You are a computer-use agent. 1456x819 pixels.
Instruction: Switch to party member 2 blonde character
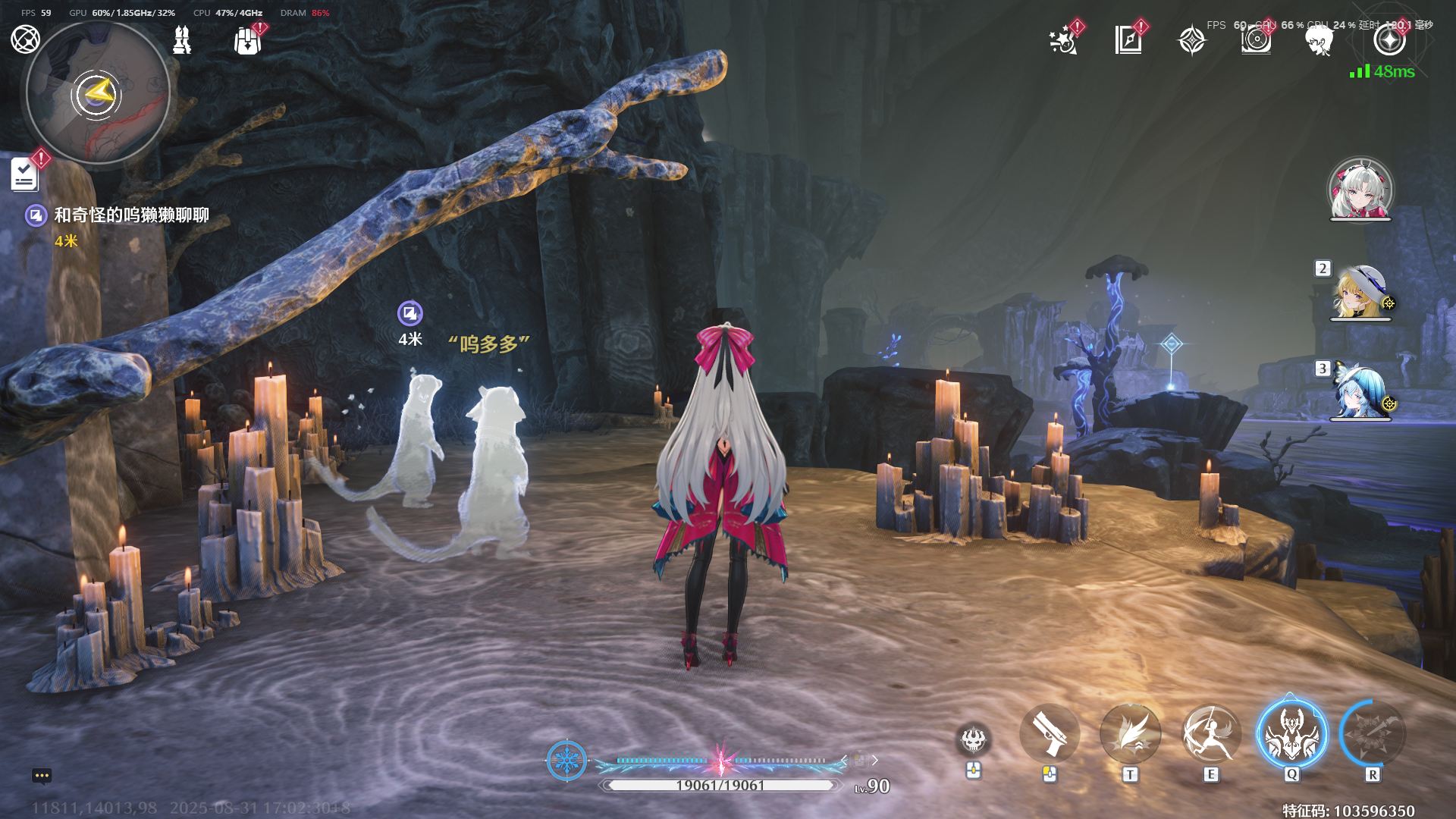pos(1360,292)
